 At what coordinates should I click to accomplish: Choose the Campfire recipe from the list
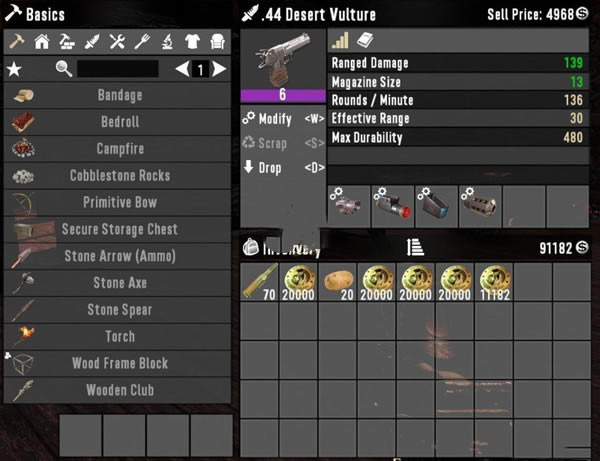point(119,149)
